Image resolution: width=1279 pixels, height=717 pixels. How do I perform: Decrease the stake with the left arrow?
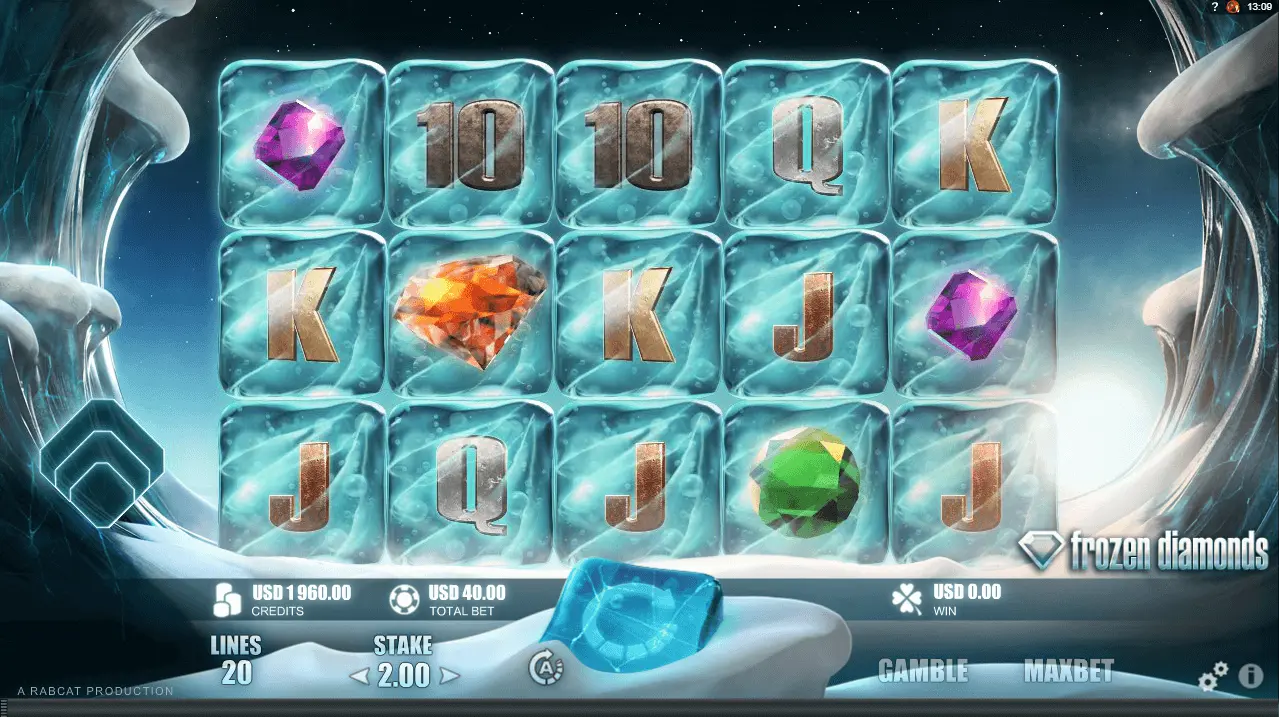coord(359,677)
